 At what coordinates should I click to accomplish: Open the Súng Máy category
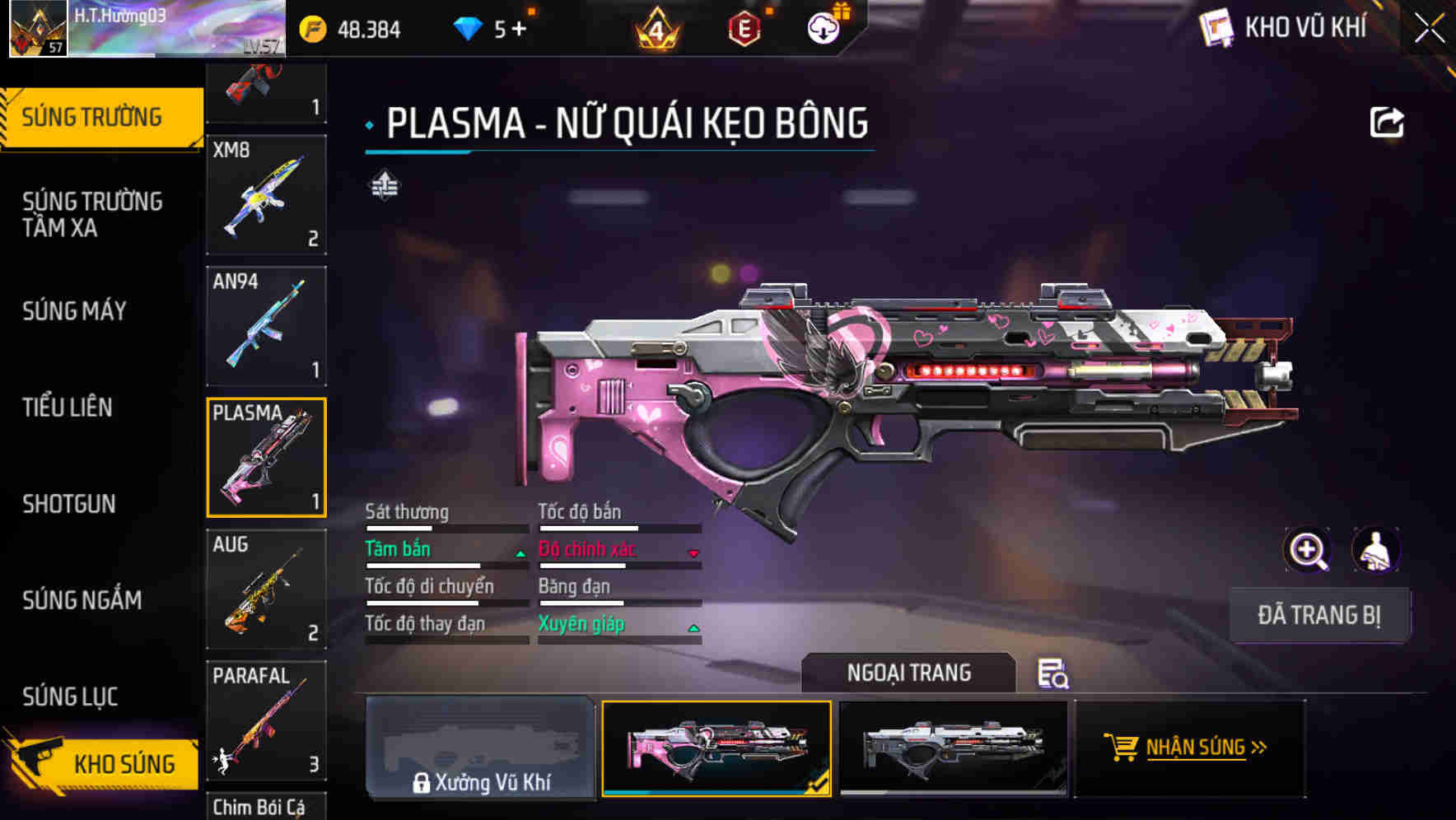tap(75, 311)
